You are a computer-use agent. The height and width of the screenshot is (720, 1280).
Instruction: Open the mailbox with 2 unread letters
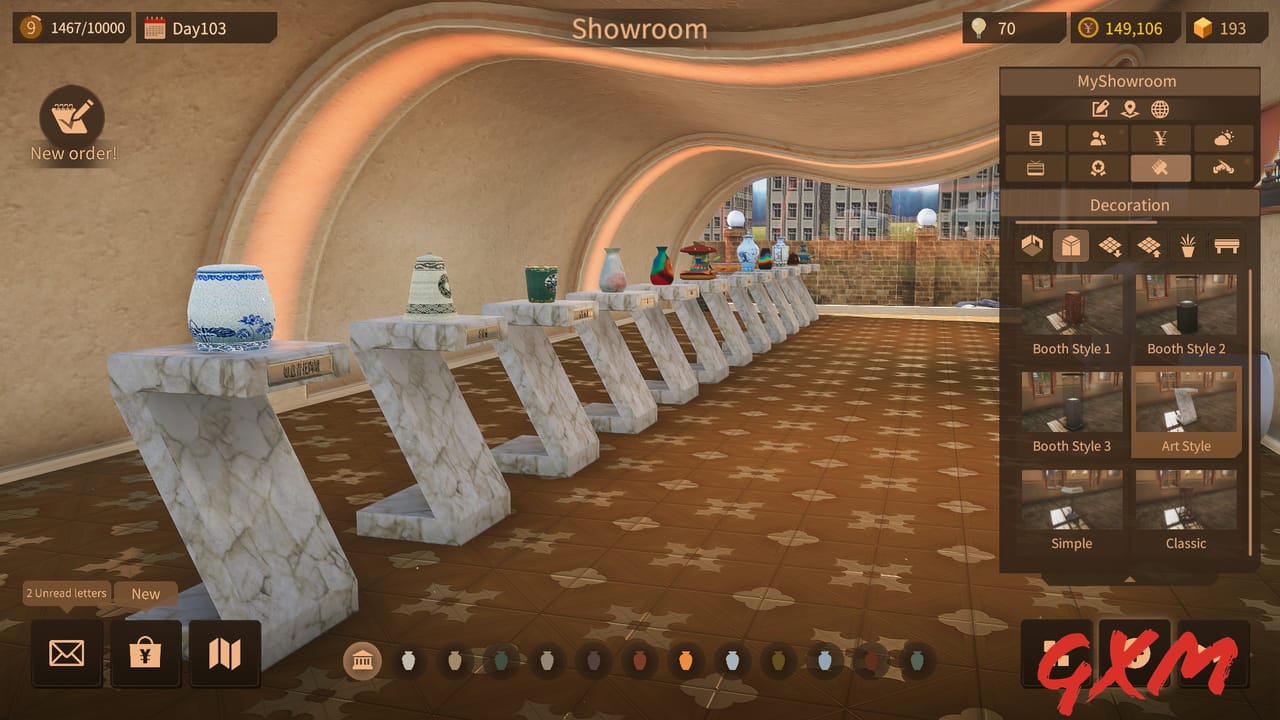(x=66, y=652)
